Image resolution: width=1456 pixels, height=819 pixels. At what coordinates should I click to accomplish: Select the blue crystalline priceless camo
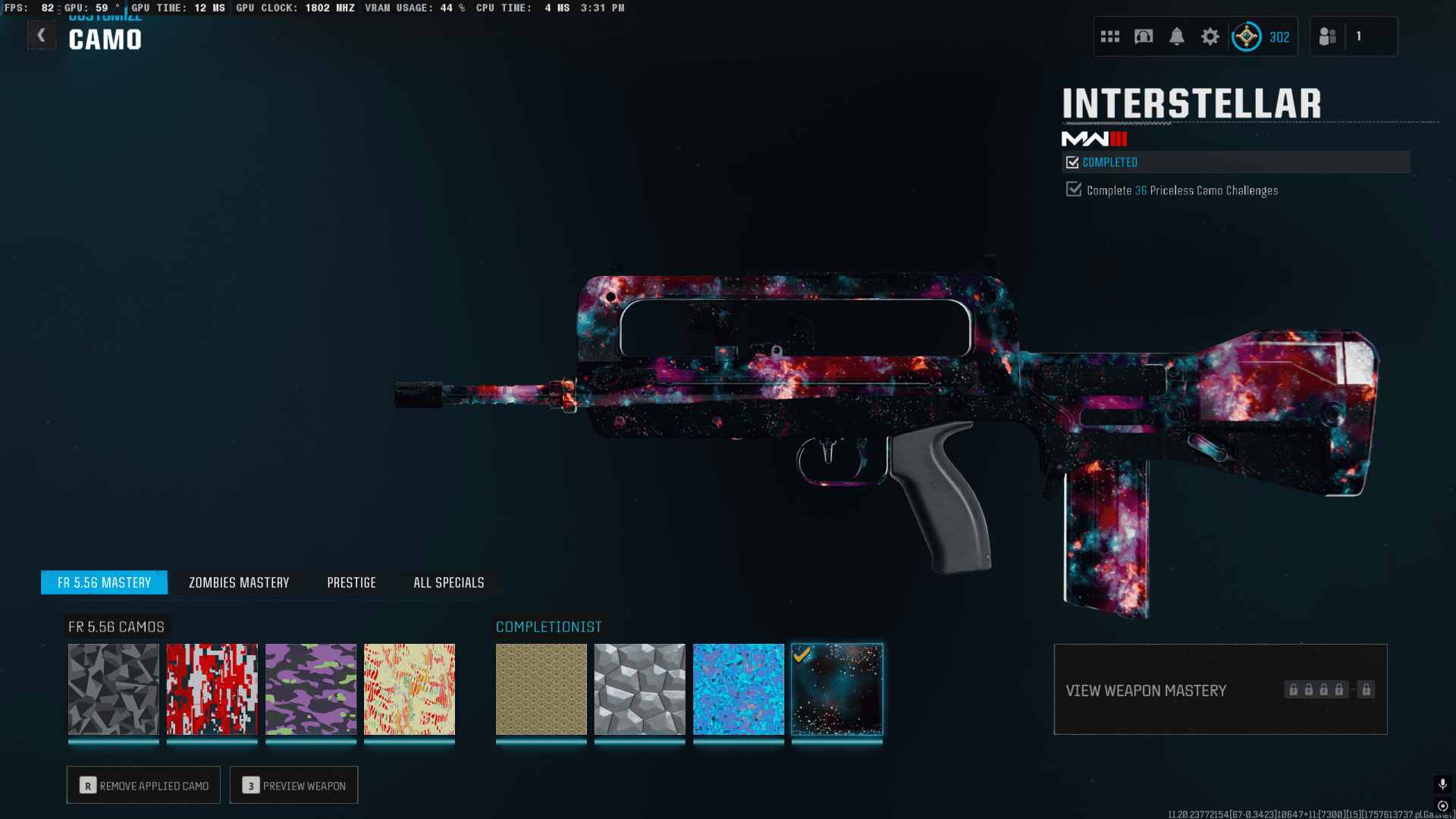click(739, 689)
